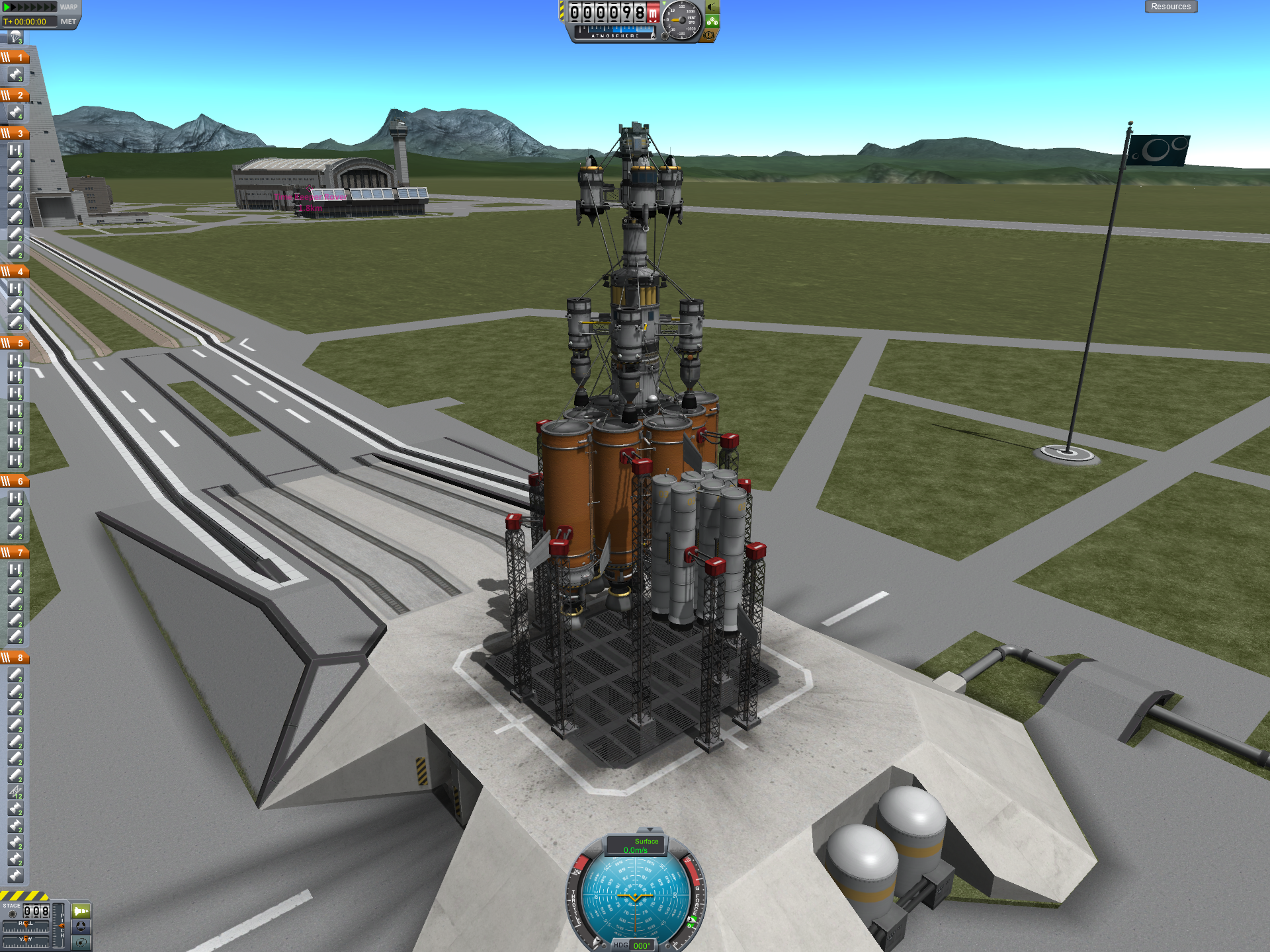This screenshot has width=1270, height=952.
Task: Toggle the landing gear button
Action: coord(712,21)
